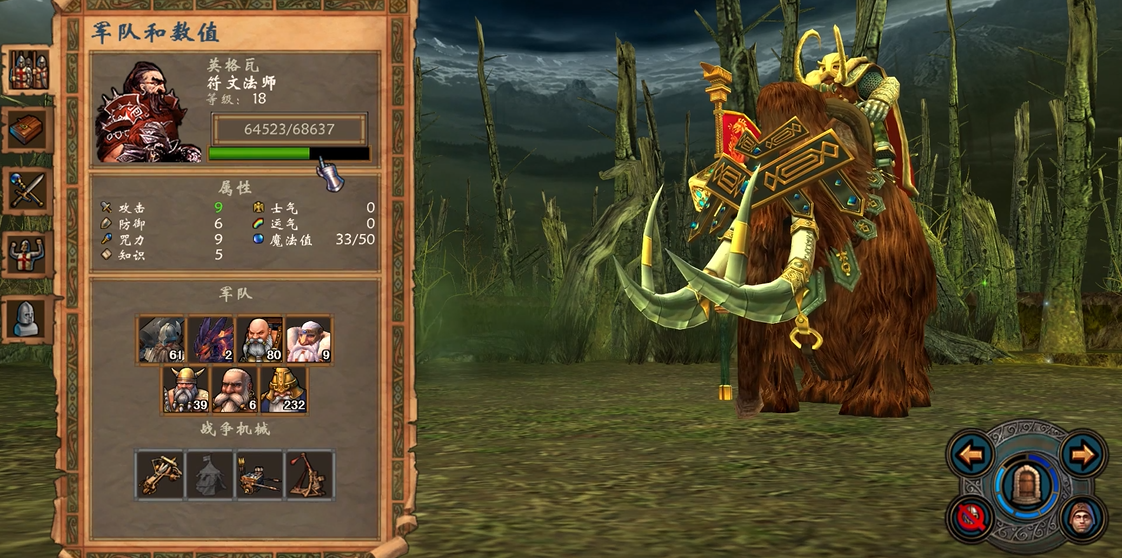Open the spellbook tab
This screenshot has height=558, width=1122.
point(26,129)
